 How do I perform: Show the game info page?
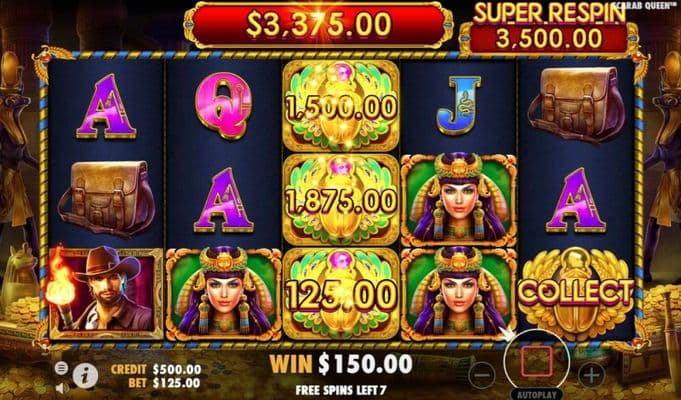(x=83, y=375)
